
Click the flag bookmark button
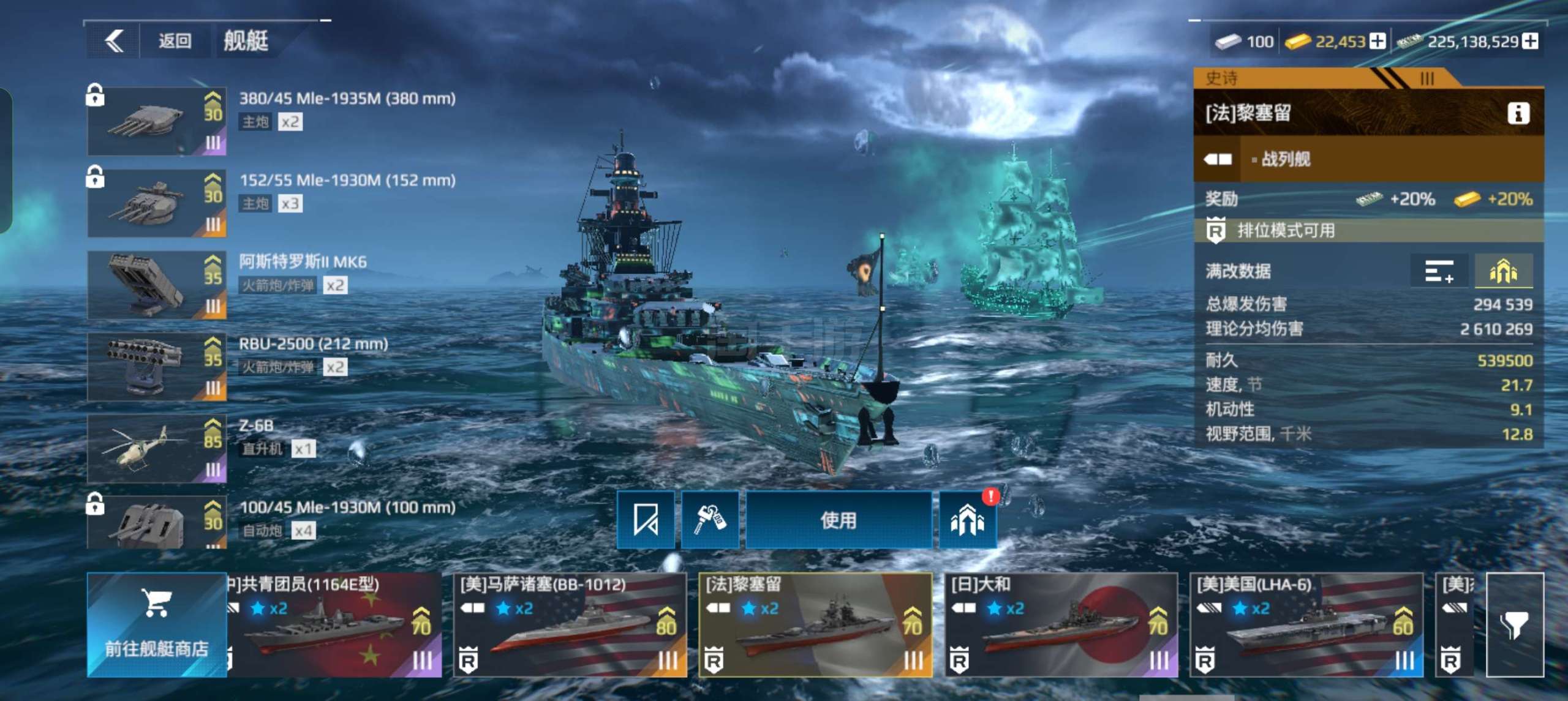point(645,520)
